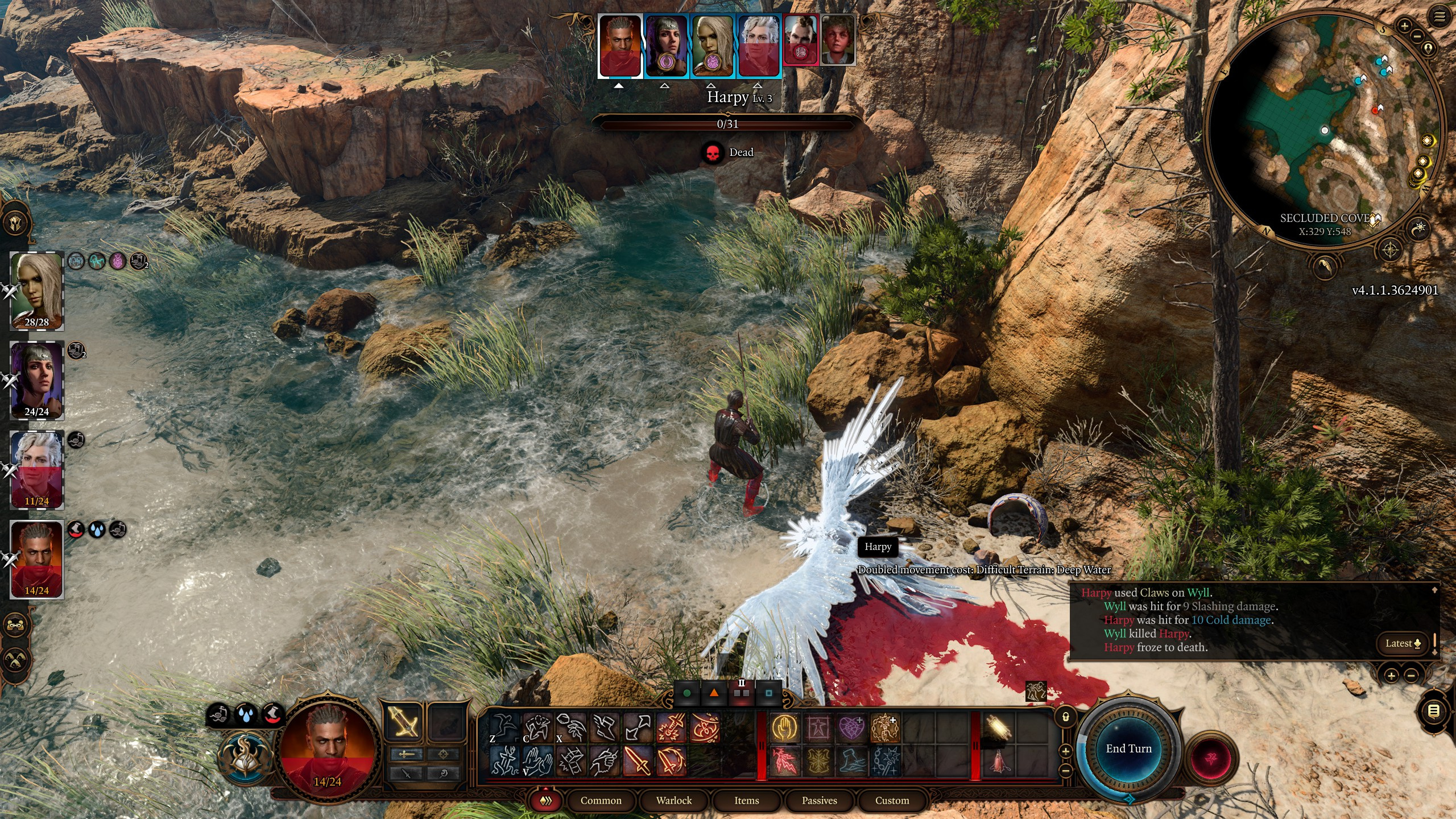Open the Items hotbar tab
The width and height of the screenshot is (1456, 819).
(746, 800)
